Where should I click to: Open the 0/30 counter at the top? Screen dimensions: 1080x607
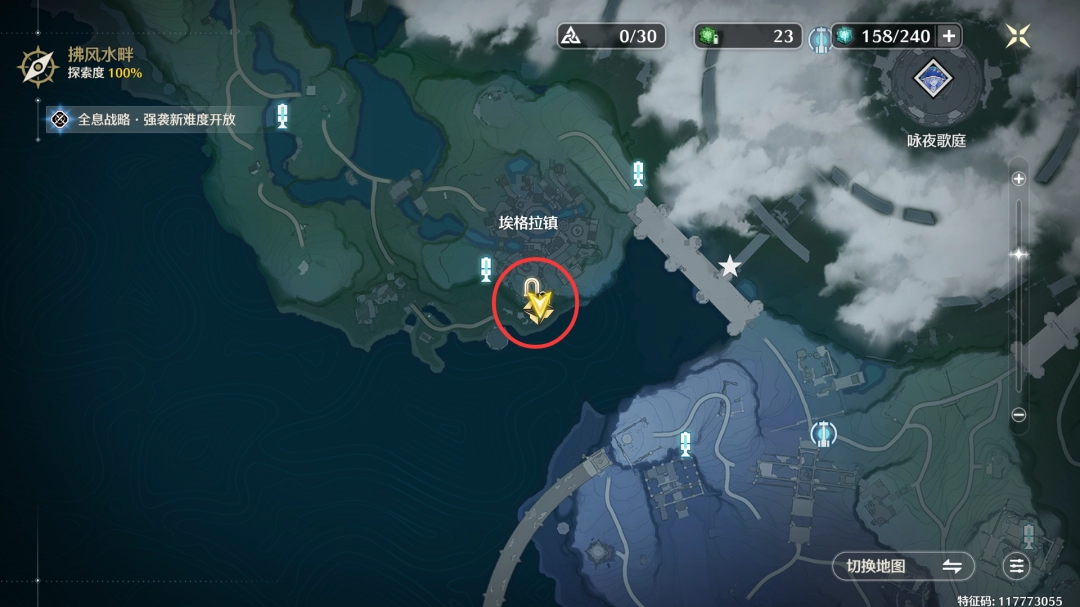pos(611,36)
